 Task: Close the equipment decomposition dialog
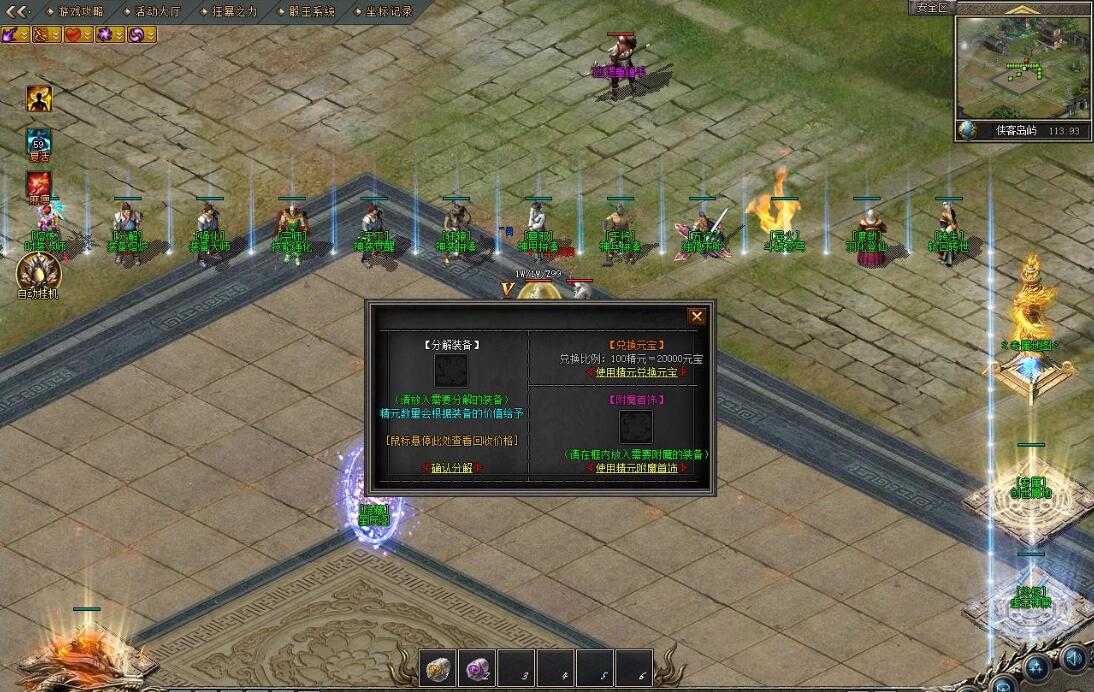(697, 316)
